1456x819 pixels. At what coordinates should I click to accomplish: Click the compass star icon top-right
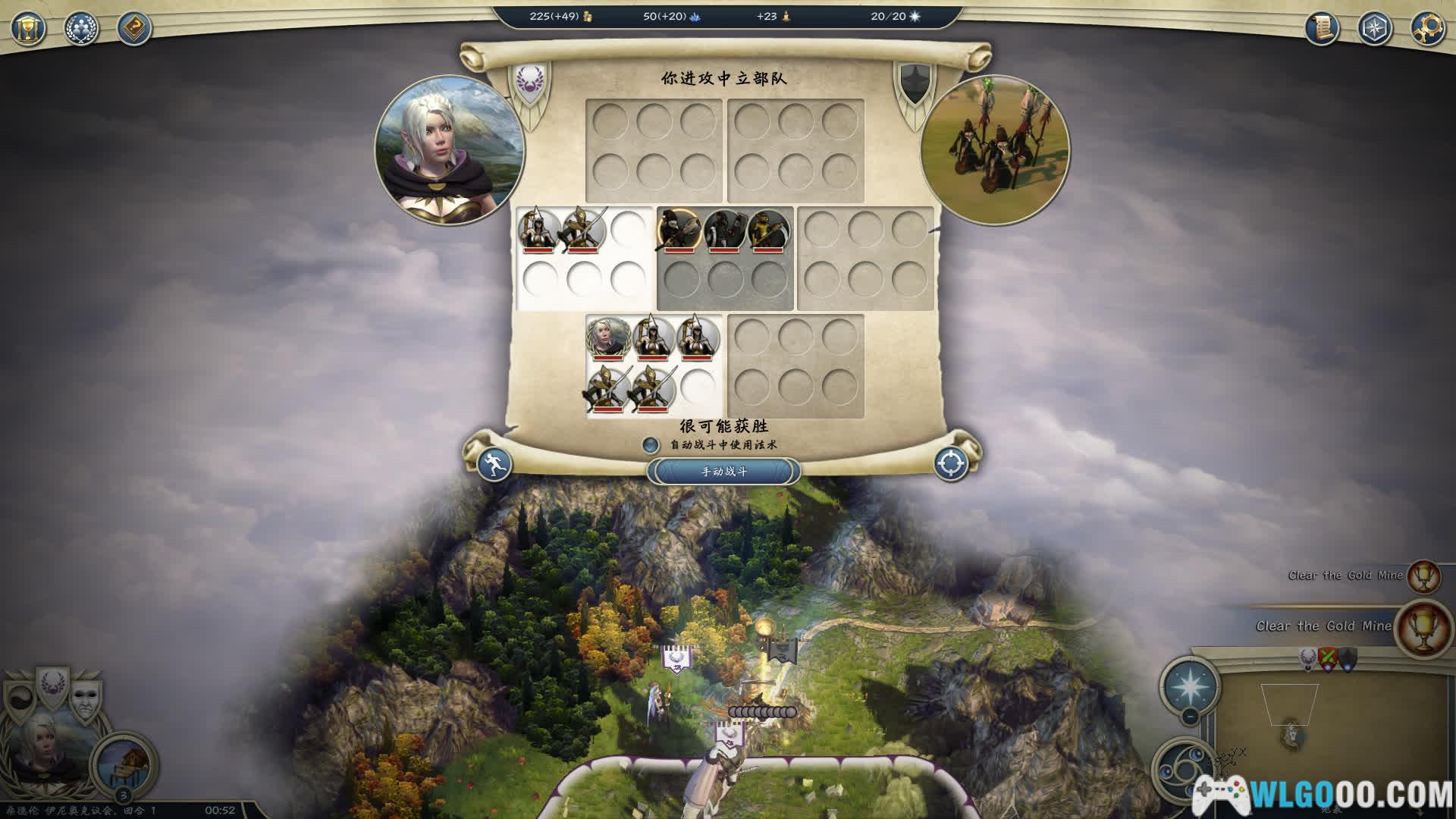(x=1374, y=29)
